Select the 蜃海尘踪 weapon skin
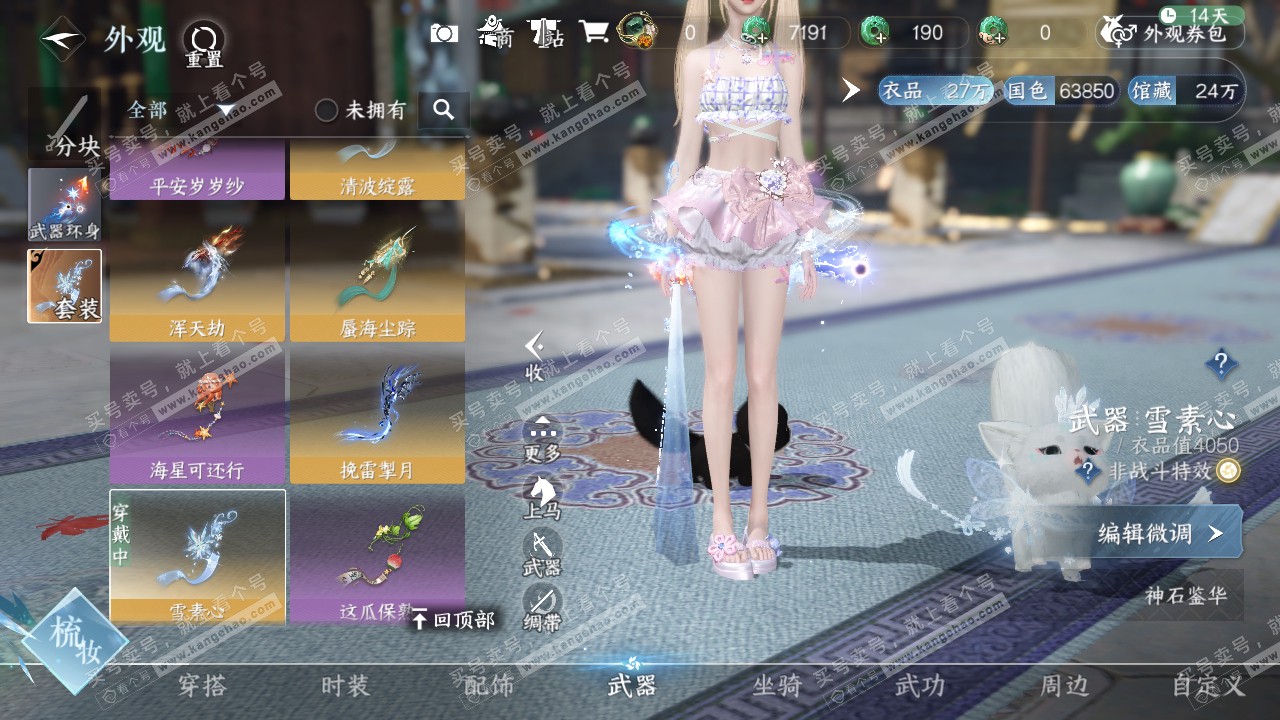The width and height of the screenshot is (1280, 720). 377,282
